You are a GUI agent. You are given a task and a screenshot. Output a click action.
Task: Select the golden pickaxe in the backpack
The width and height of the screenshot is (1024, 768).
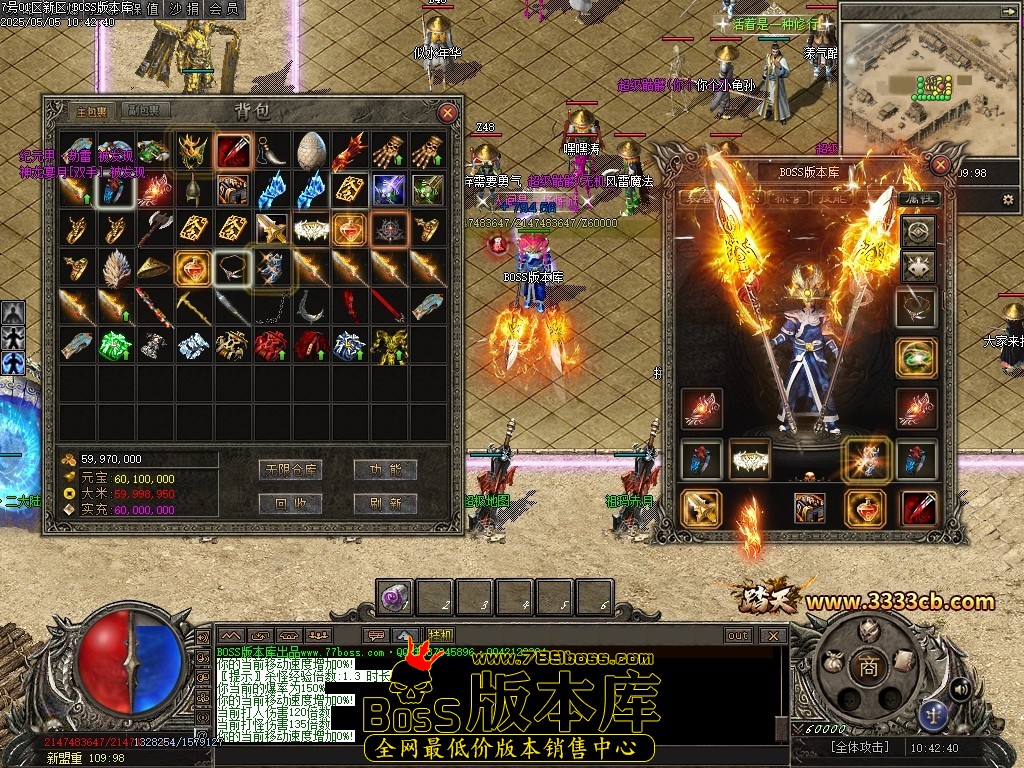pos(193,306)
